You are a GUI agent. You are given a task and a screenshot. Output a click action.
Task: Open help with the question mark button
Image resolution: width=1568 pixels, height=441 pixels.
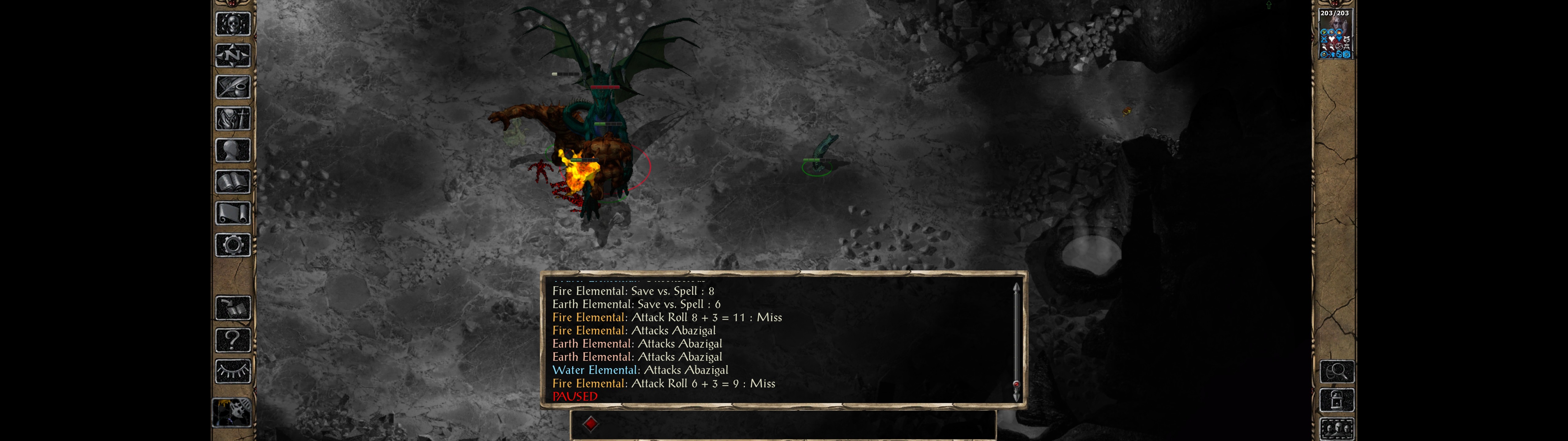coord(232,340)
